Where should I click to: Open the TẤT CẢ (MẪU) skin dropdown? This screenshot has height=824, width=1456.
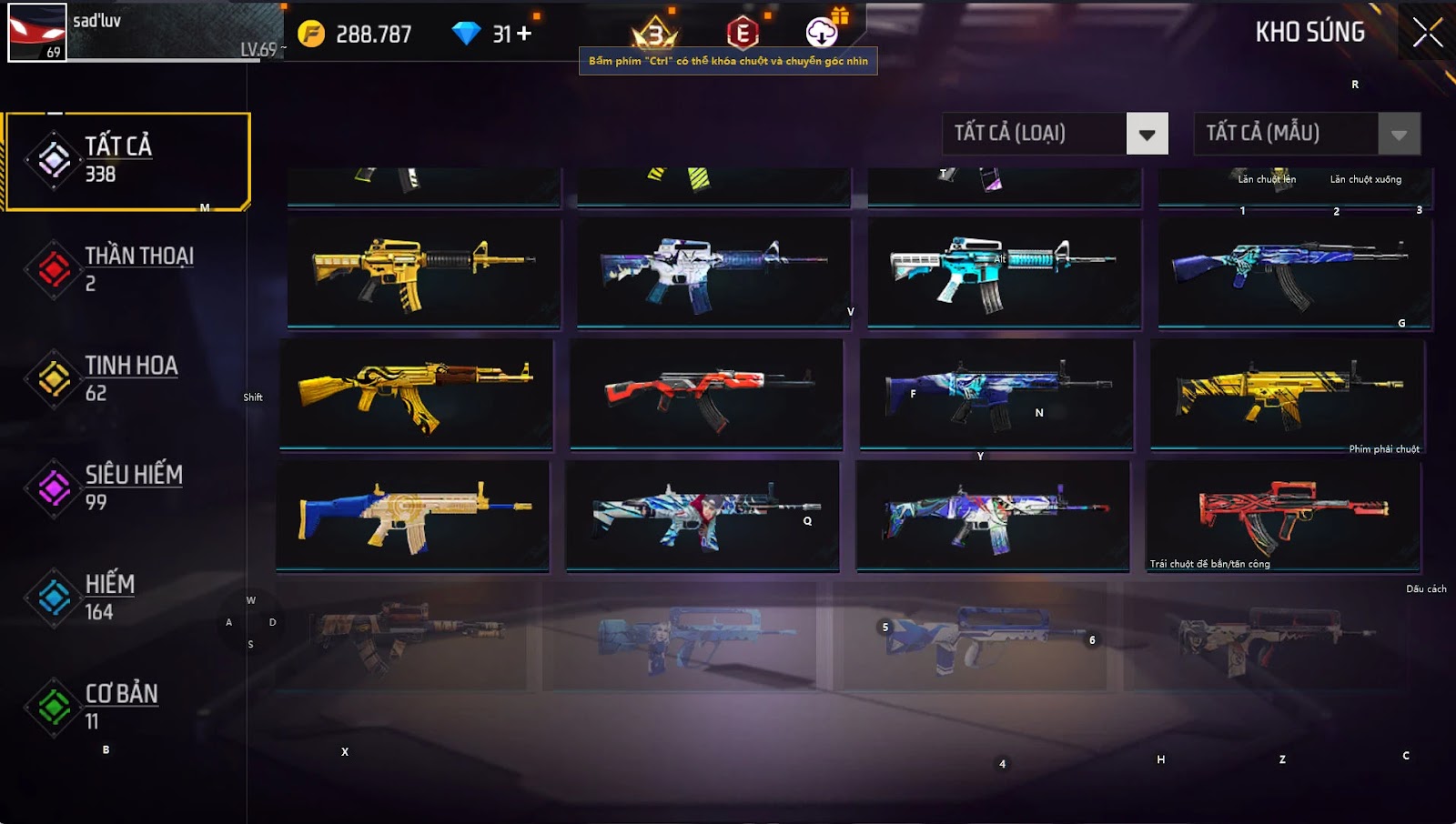coord(1399,135)
